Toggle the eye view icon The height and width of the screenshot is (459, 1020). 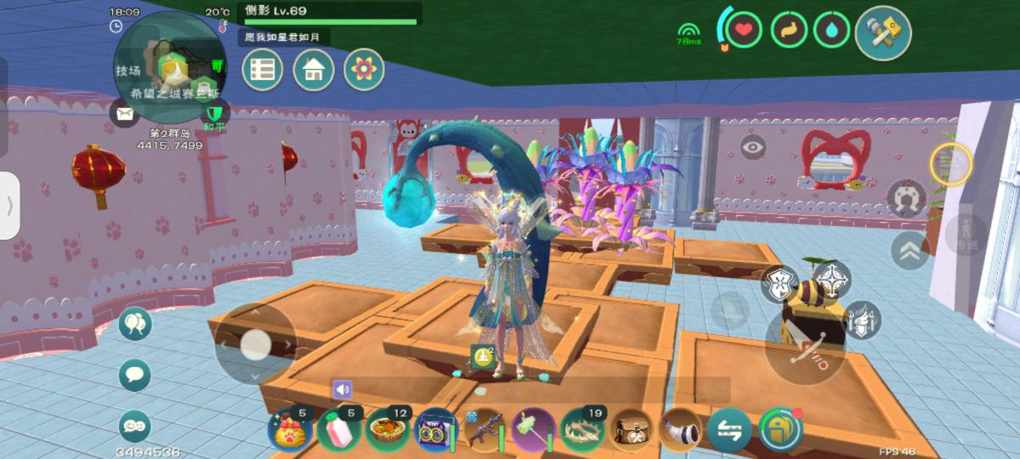(753, 147)
